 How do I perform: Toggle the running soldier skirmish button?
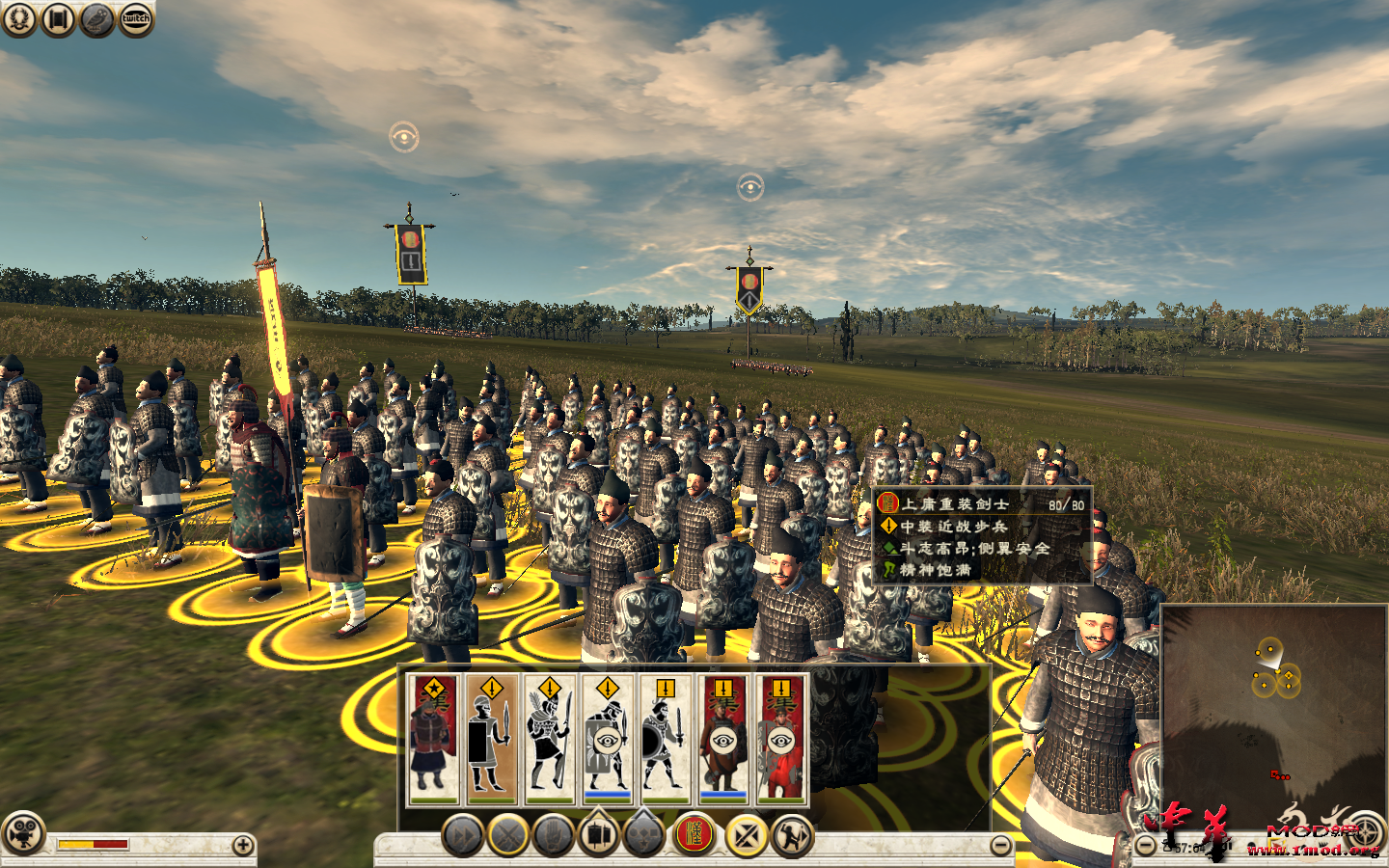tap(792, 835)
